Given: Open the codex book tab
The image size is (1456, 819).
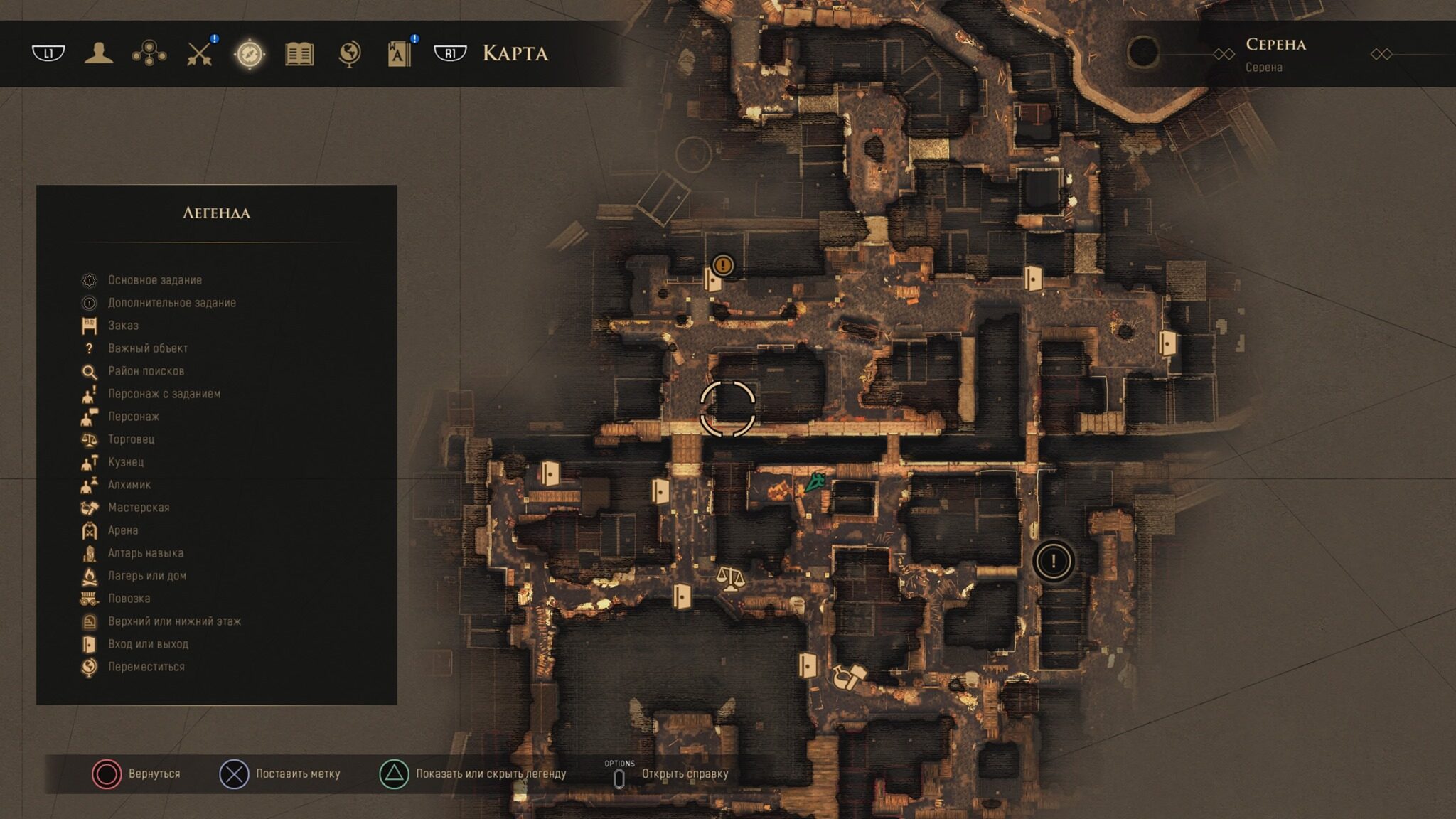Looking at the screenshot, I should pos(400,53).
